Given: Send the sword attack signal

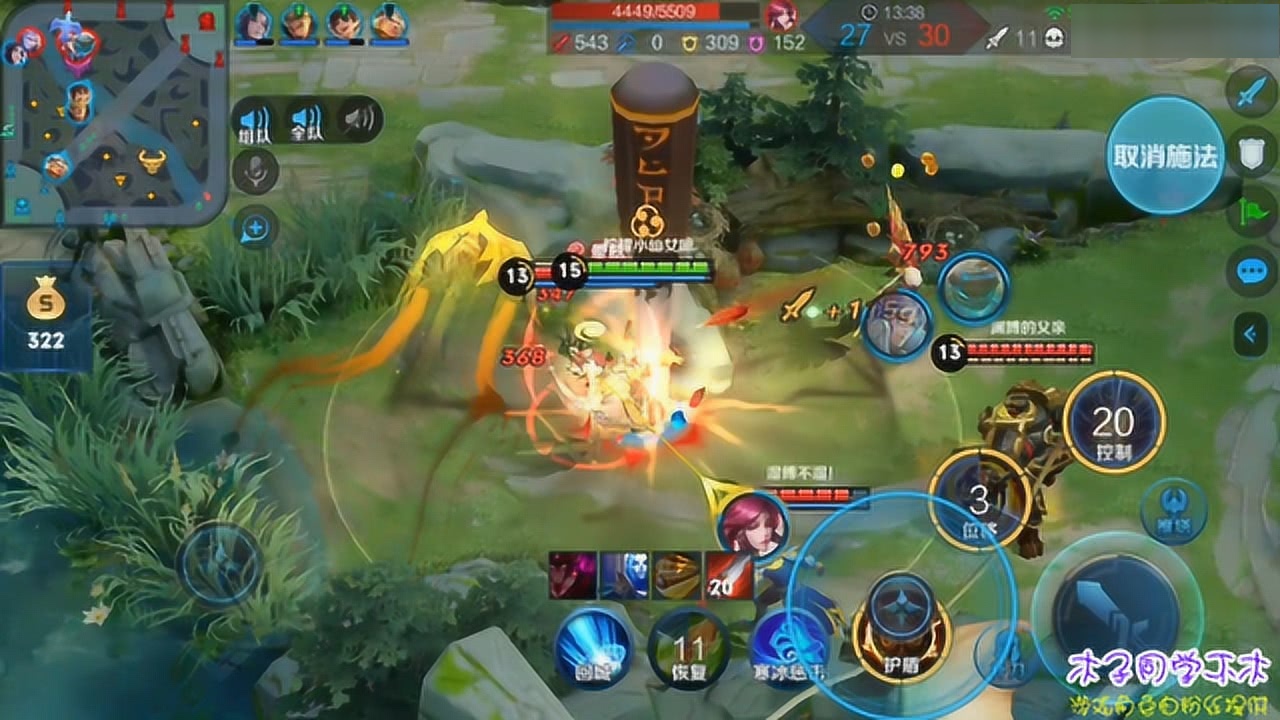Looking at the screenshot, I should pyautogui.click(x=1252, y=94).
